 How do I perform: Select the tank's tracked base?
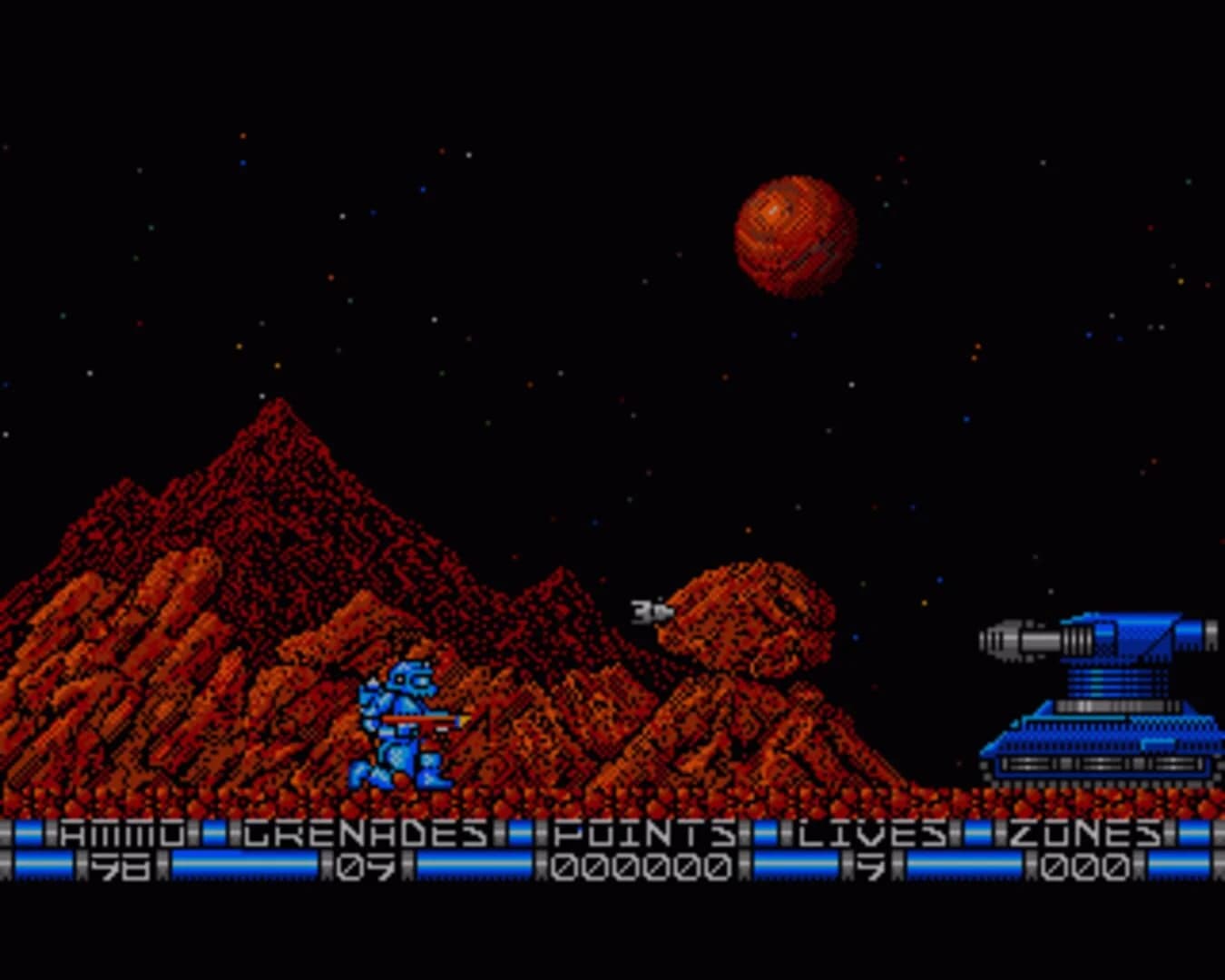tap(1098, 771)
